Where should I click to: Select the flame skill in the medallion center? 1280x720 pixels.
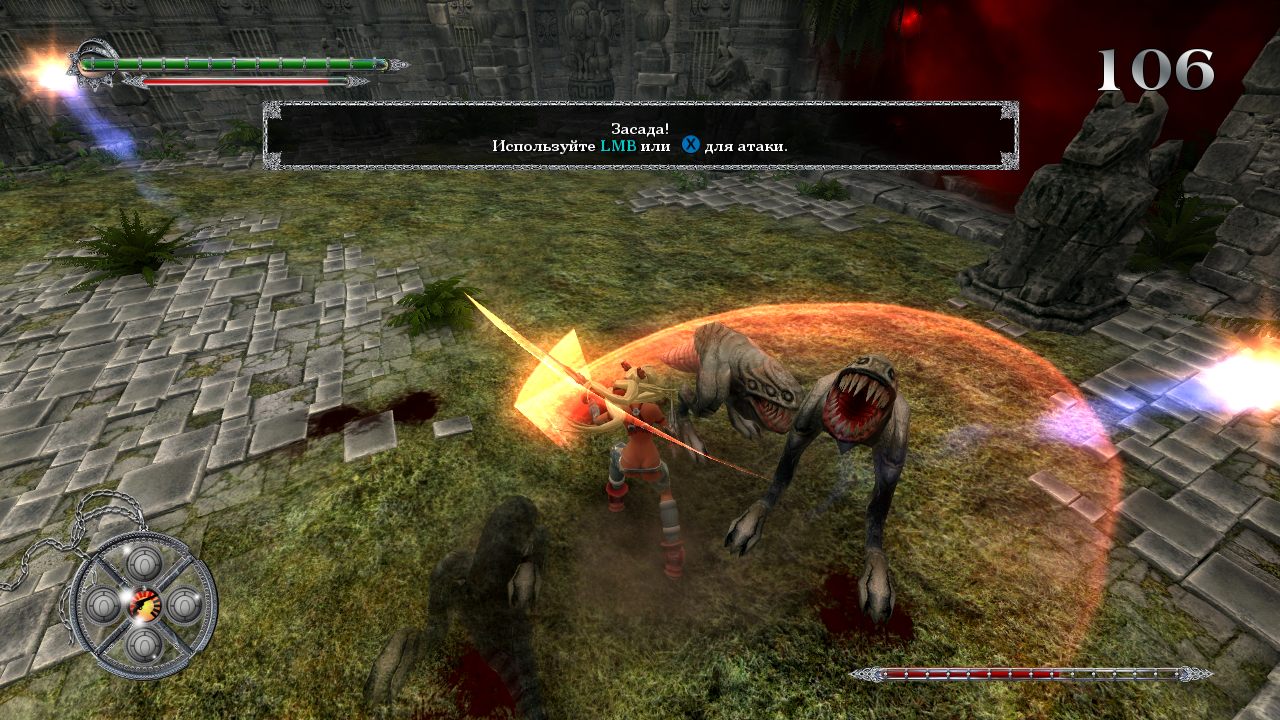click(144, 605)
